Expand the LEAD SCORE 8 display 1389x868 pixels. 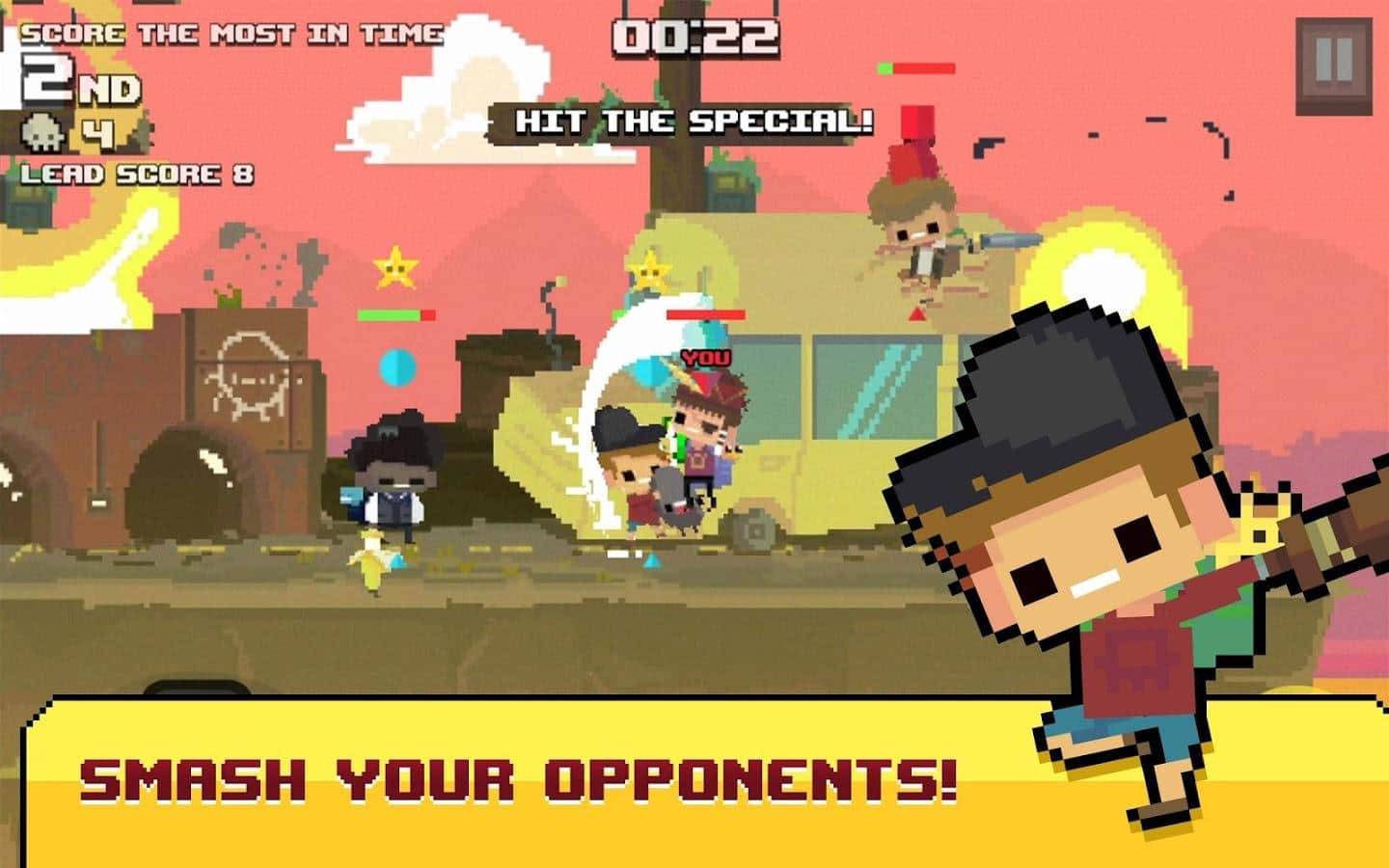pos(138,176)
